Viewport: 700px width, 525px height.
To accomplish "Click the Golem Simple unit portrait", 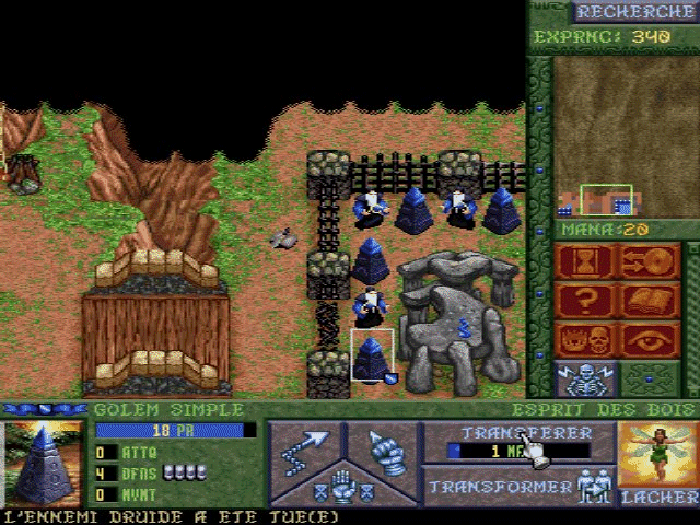I will [x=42, y=463].
